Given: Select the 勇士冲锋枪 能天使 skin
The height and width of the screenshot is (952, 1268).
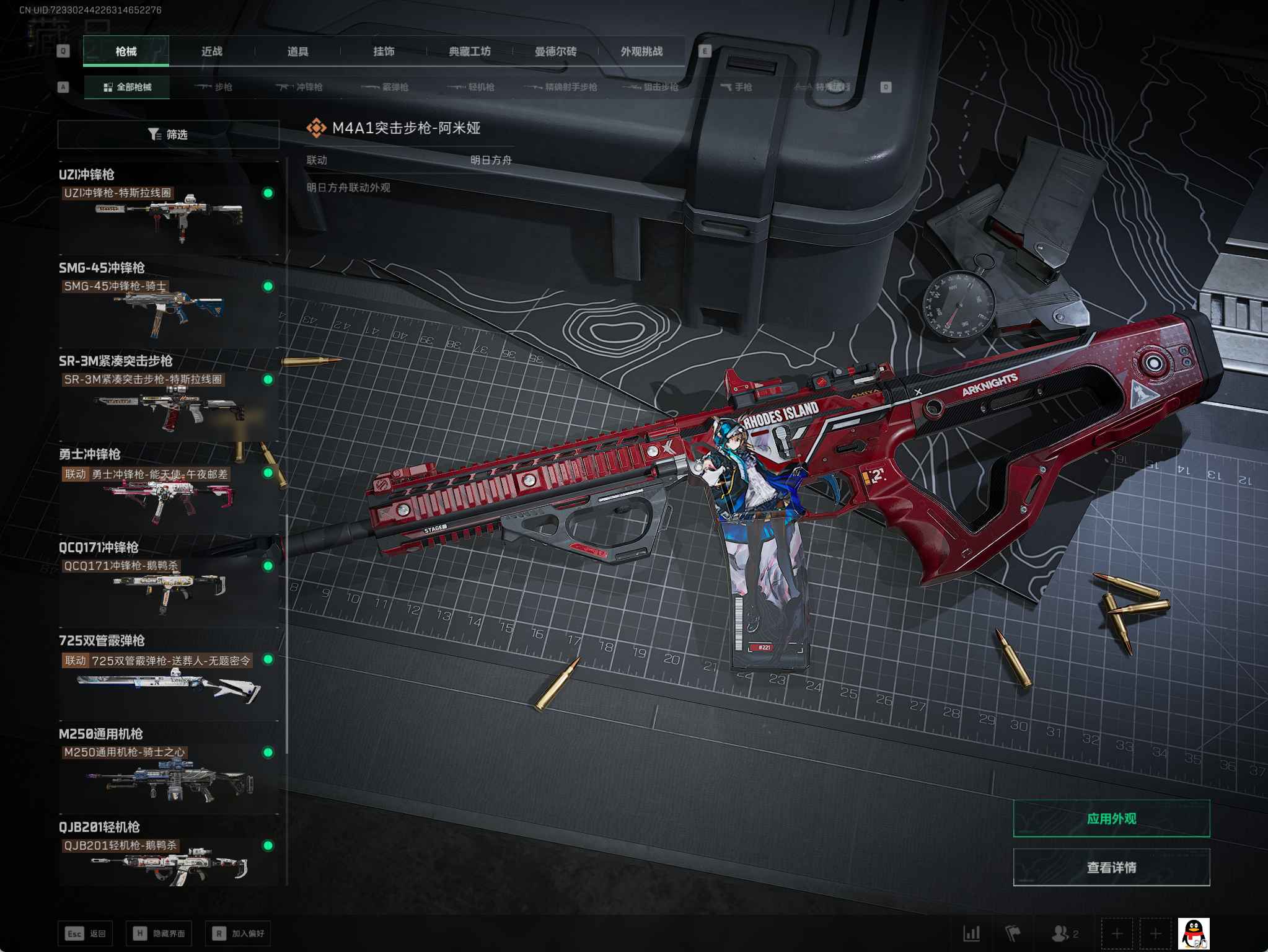Looking at the screenshot, I should (x=169, y=494).
